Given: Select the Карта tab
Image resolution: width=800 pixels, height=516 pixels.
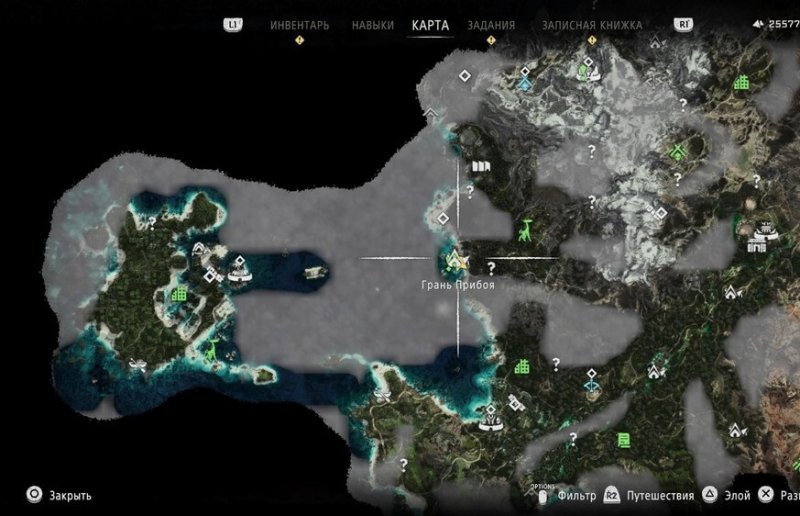Looking at the screenshot, I should coord(431,25).
